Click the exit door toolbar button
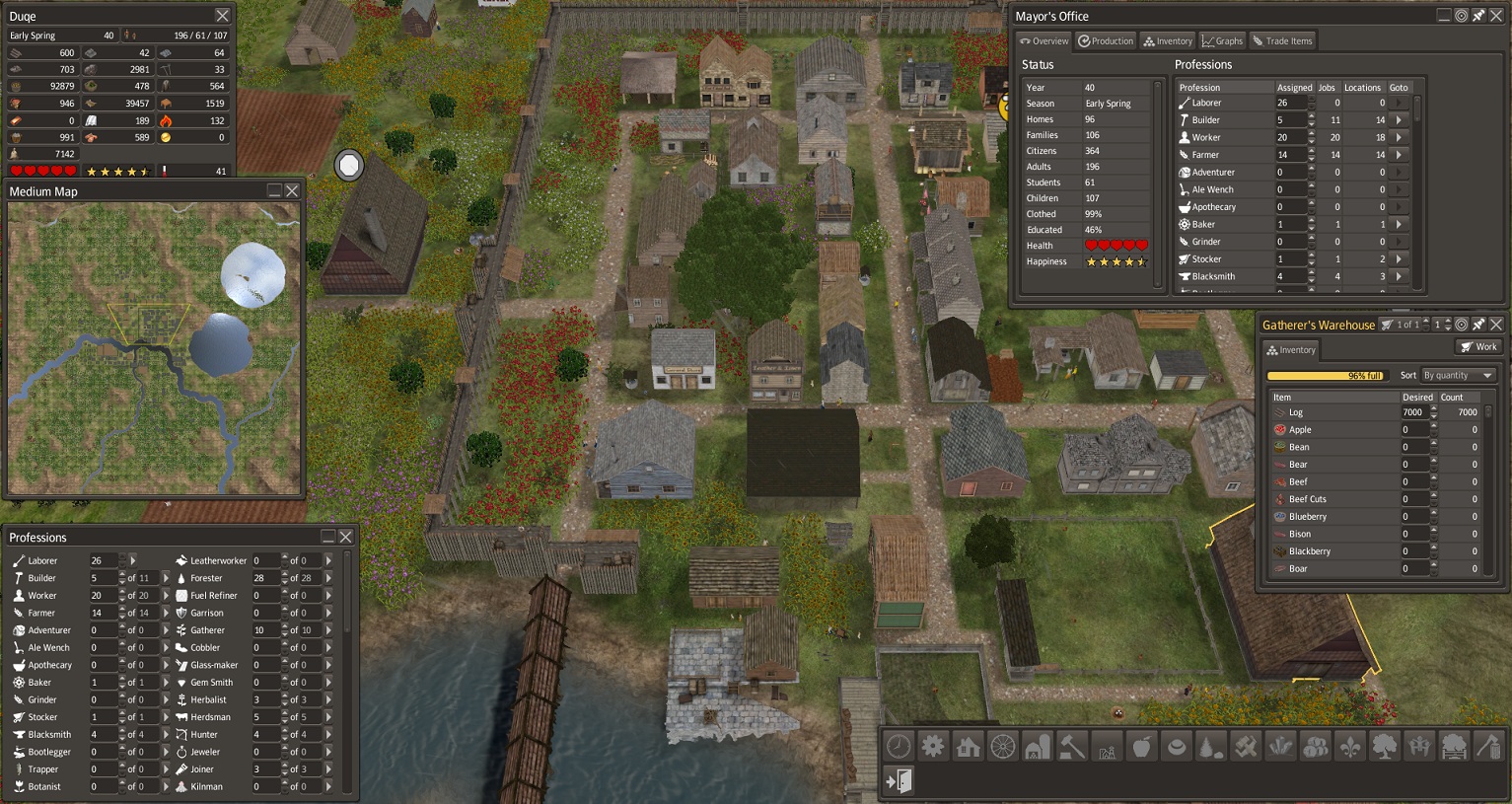1512x804 pixels. click(x=899, y=781)
